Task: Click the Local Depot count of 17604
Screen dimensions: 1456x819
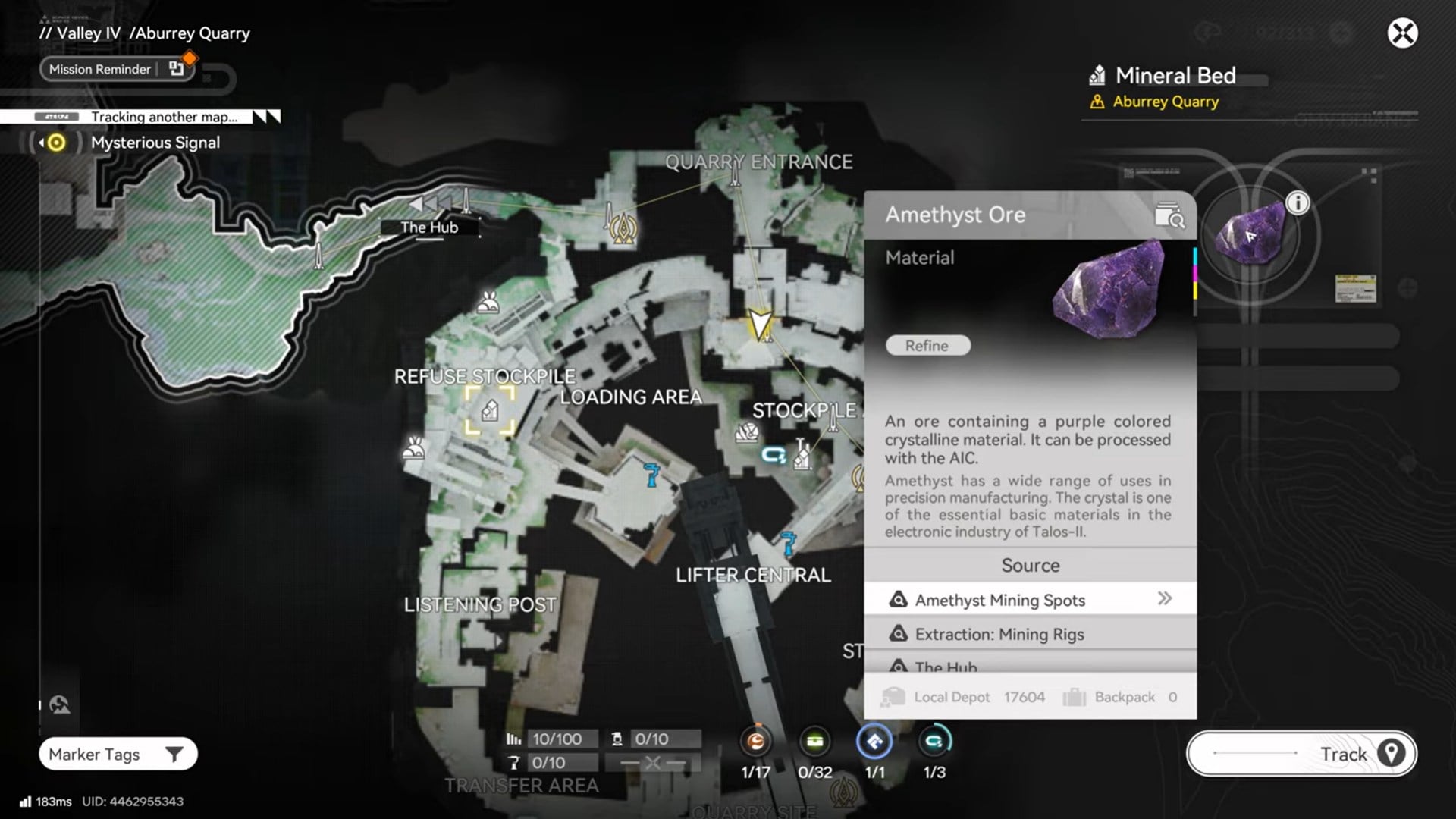Action: 1024,697
